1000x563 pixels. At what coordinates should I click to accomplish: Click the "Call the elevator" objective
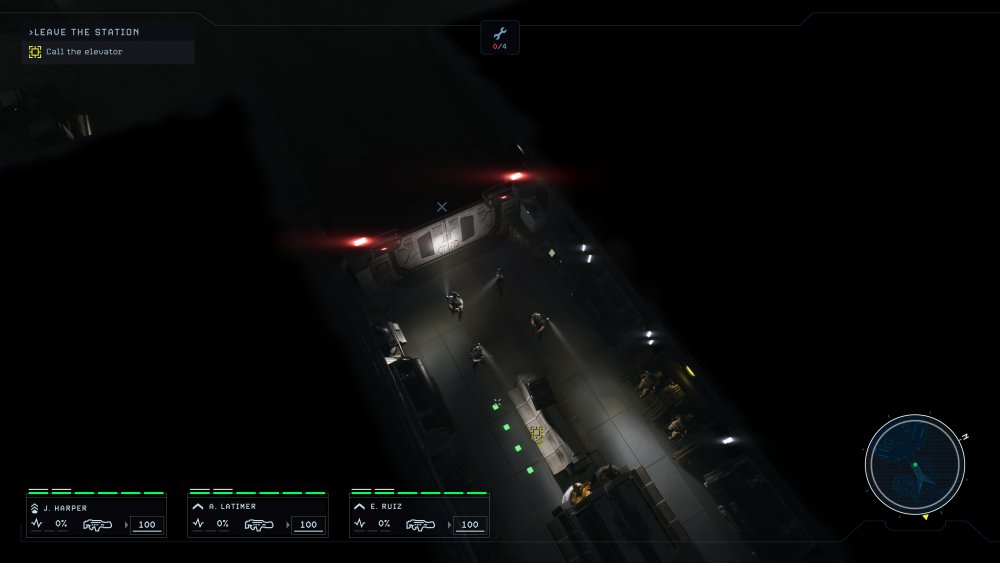coord(84,52)
